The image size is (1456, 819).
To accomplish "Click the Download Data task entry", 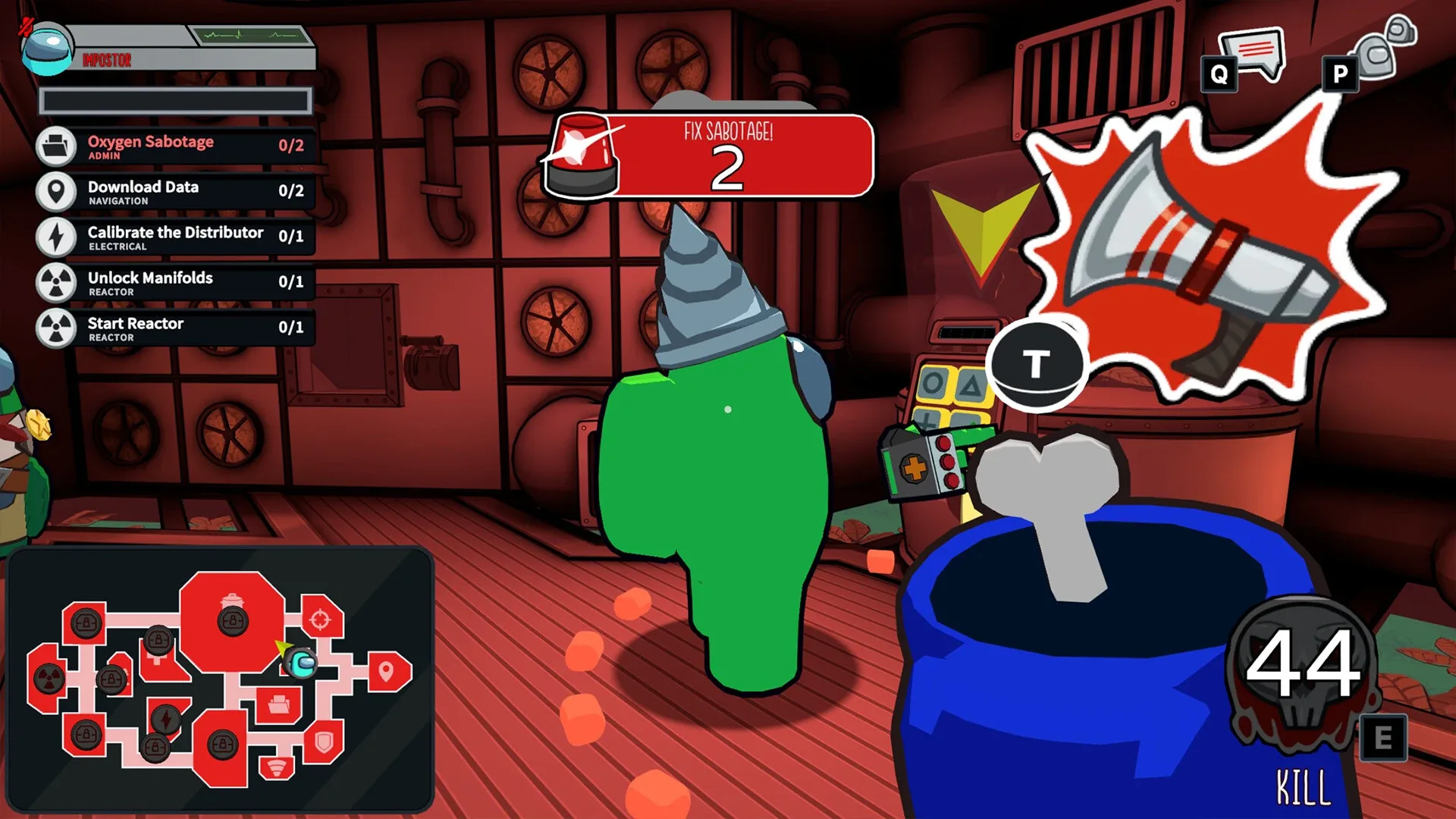I will pos(174,193).
